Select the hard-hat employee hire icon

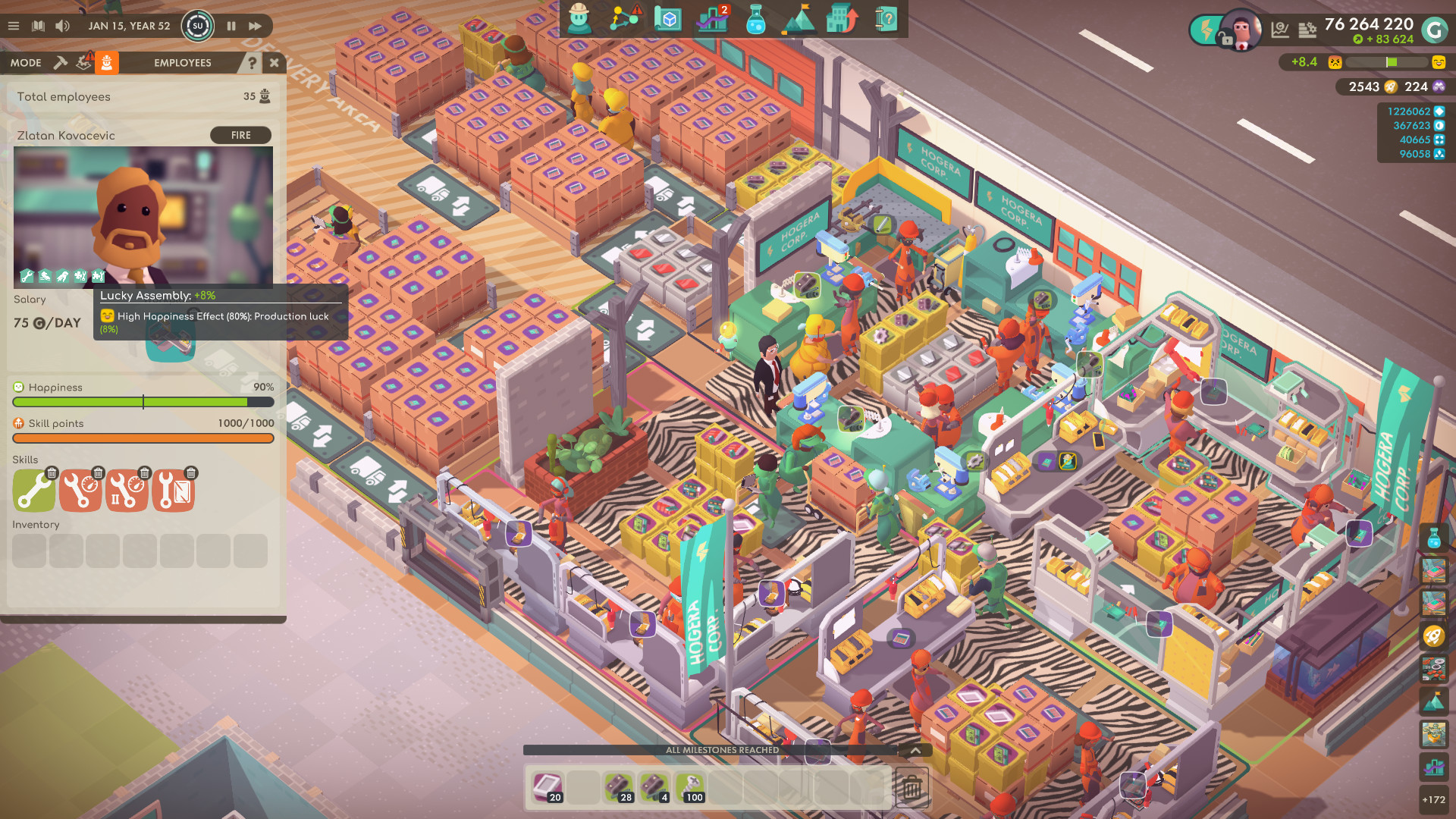(x=578, y=20)
